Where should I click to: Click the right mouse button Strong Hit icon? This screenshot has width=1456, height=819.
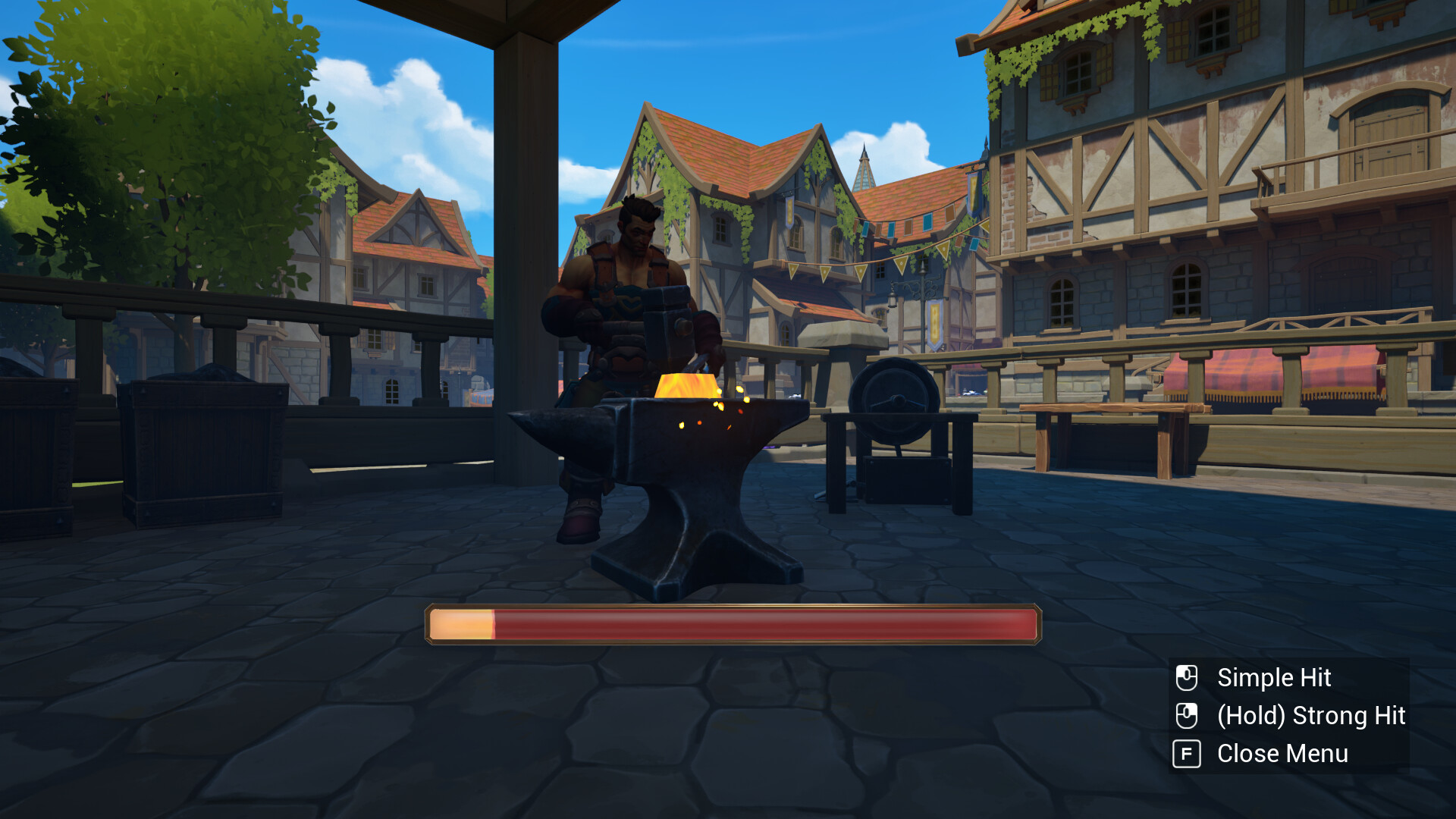pyautogui.click(x=1186, y=715)
